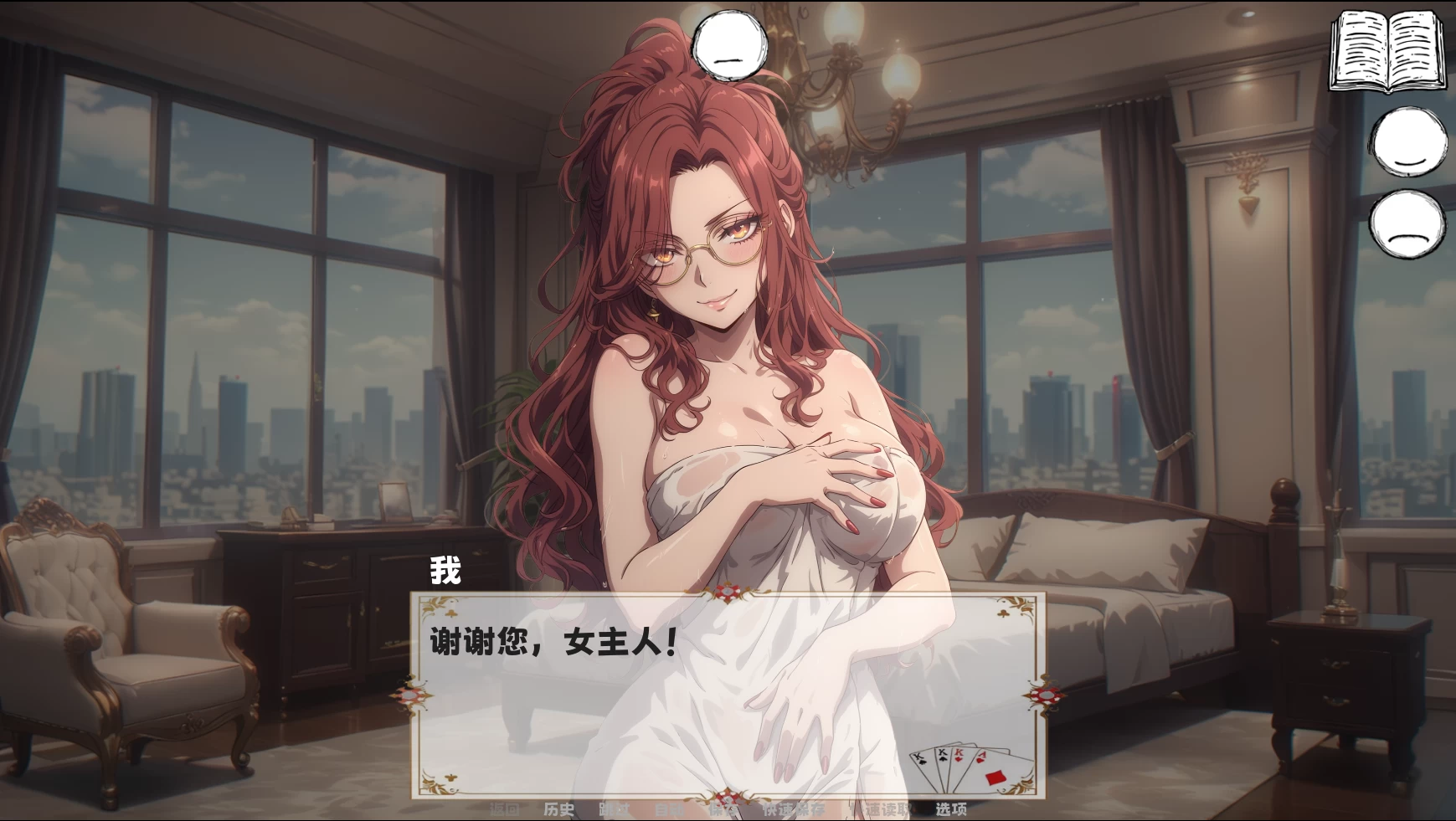Image resolution: width=1456 pixels, height=821 pixels.
Task: Click the 返回 return button
Action: click(x=505, y=808)
